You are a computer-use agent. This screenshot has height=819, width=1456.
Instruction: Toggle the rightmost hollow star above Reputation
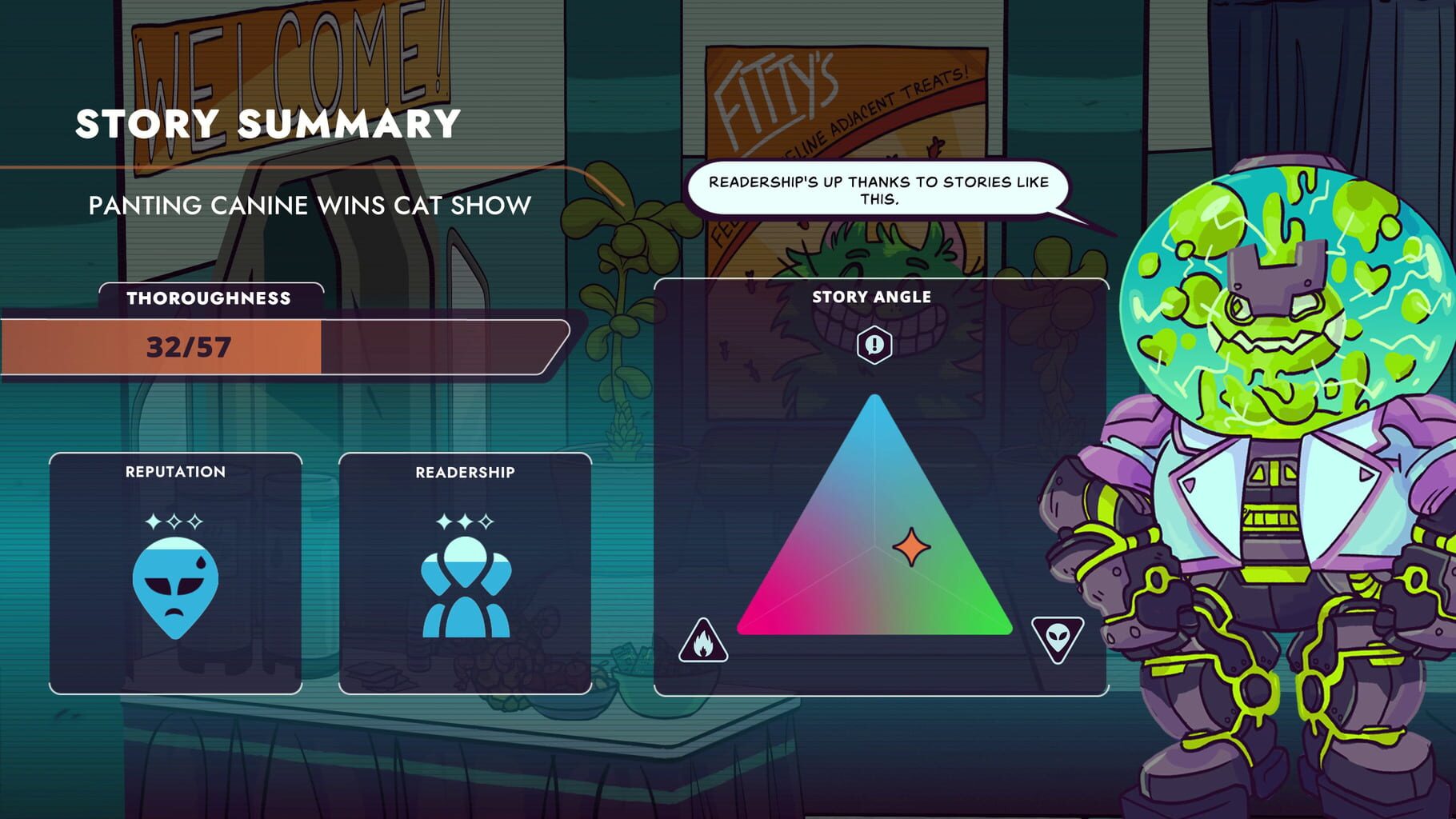click(x=194, y=520)
